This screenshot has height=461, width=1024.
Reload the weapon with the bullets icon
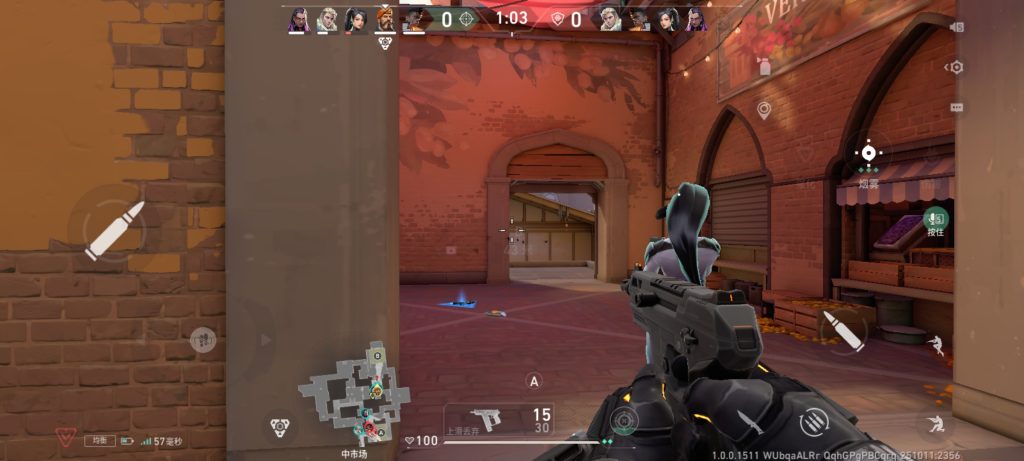click(x=812, y=423)
